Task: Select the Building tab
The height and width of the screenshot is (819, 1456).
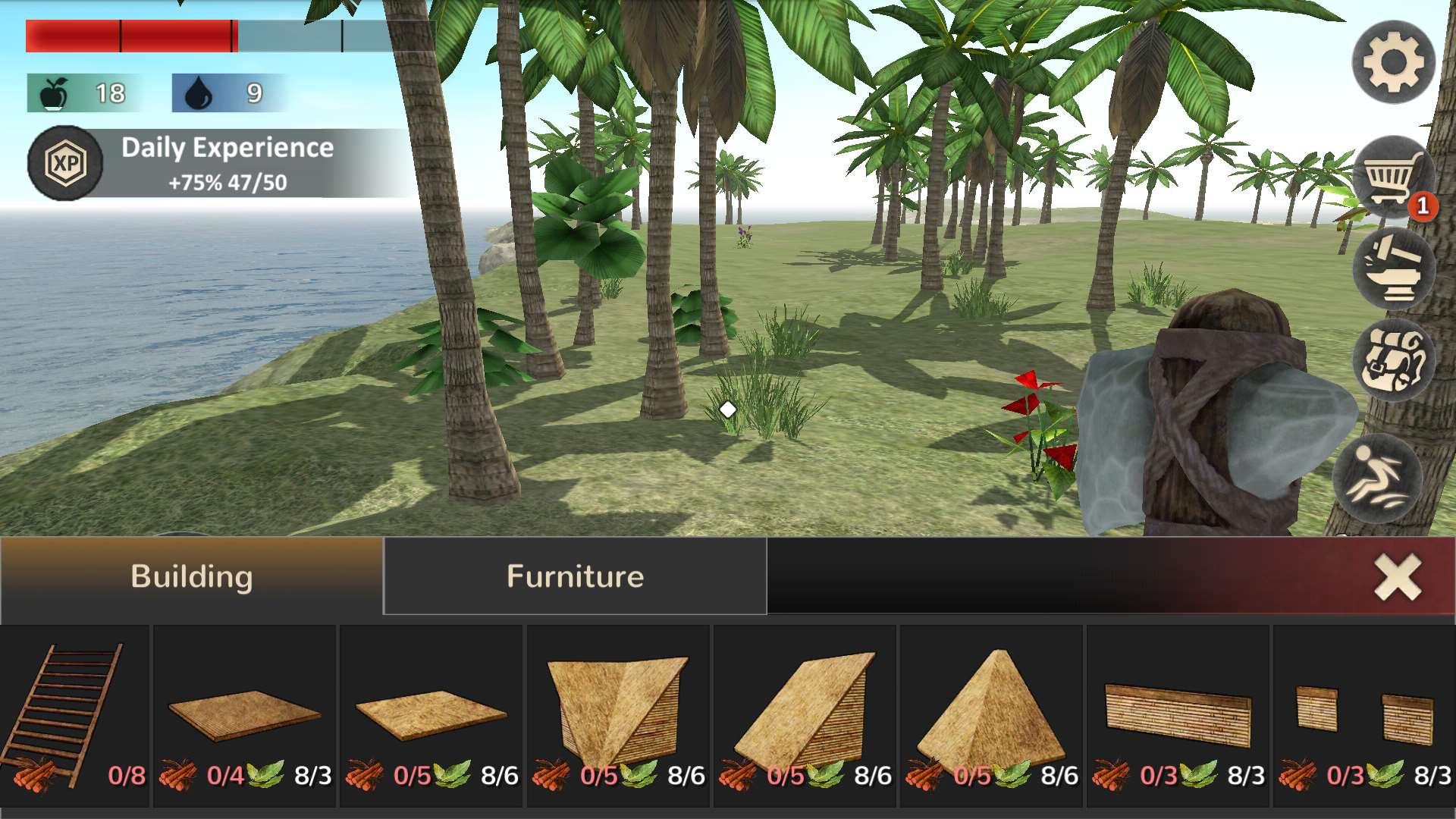Action: [x=191, y=576]
